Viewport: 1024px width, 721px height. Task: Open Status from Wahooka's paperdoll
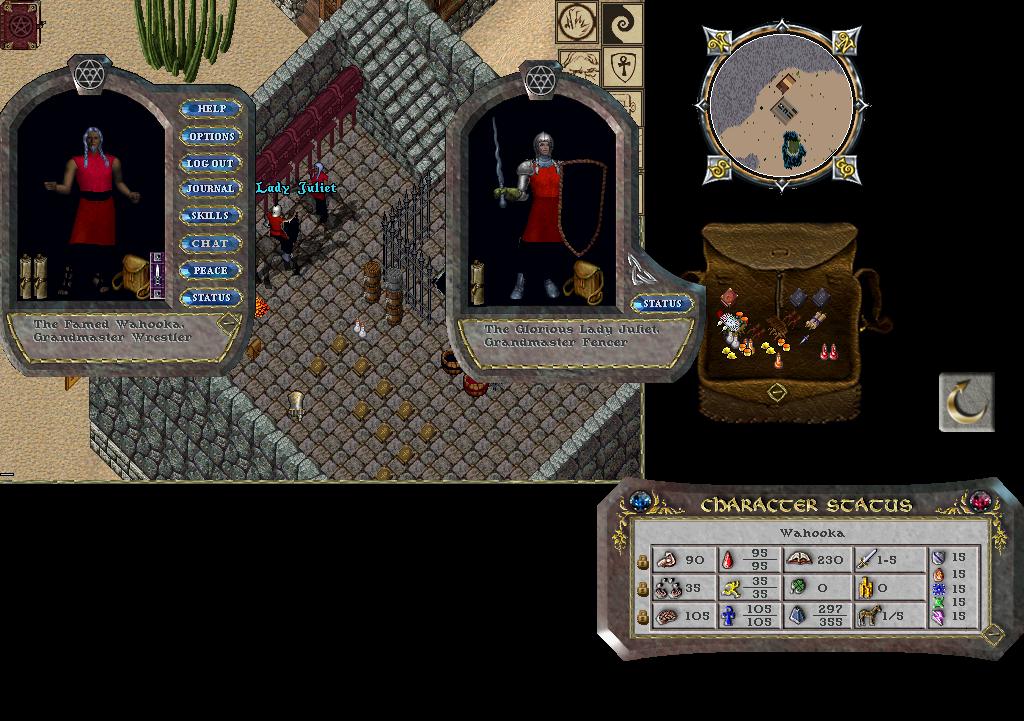(211, 297)
